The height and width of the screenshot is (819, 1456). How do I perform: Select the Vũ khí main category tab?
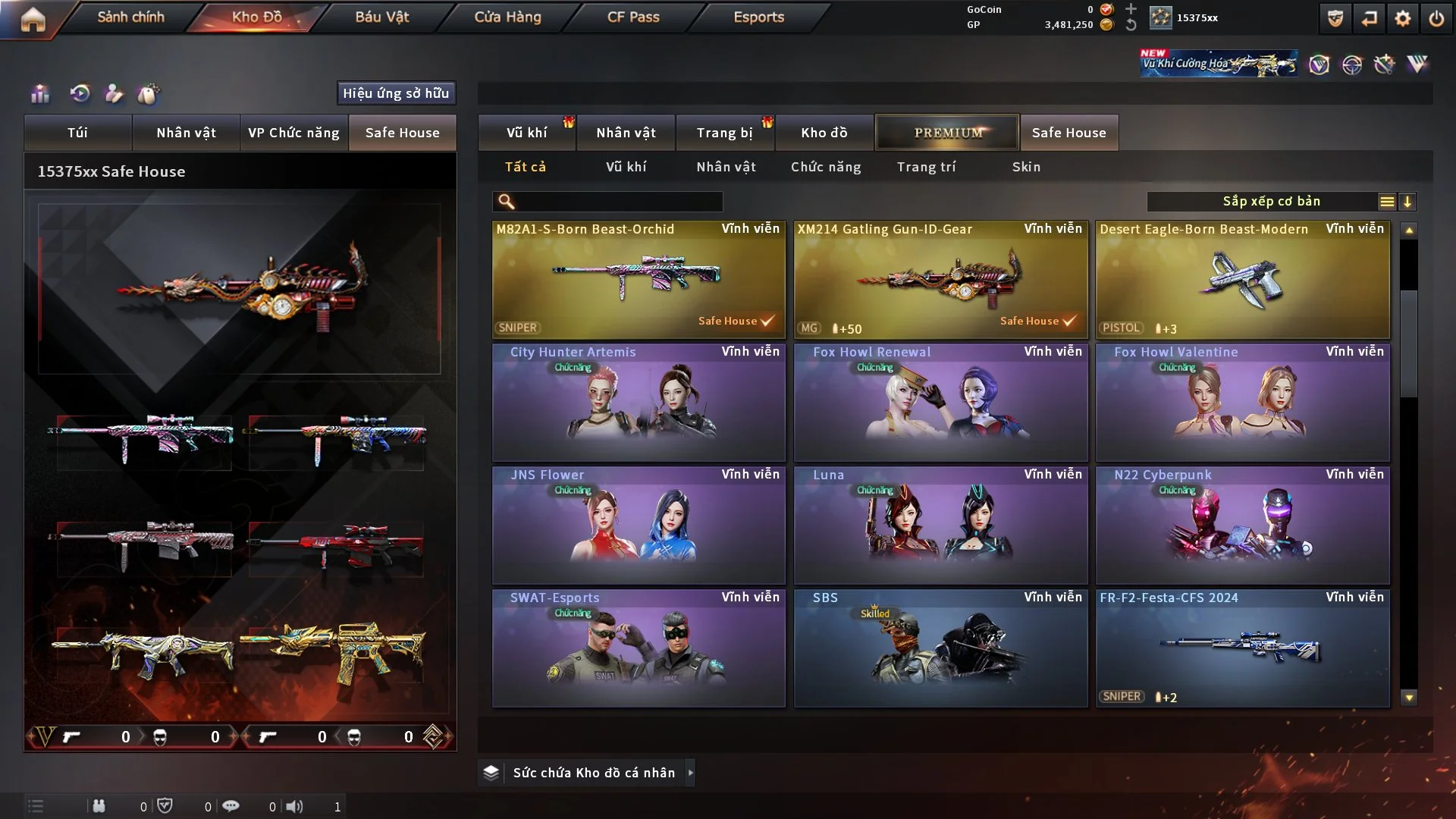526,133
